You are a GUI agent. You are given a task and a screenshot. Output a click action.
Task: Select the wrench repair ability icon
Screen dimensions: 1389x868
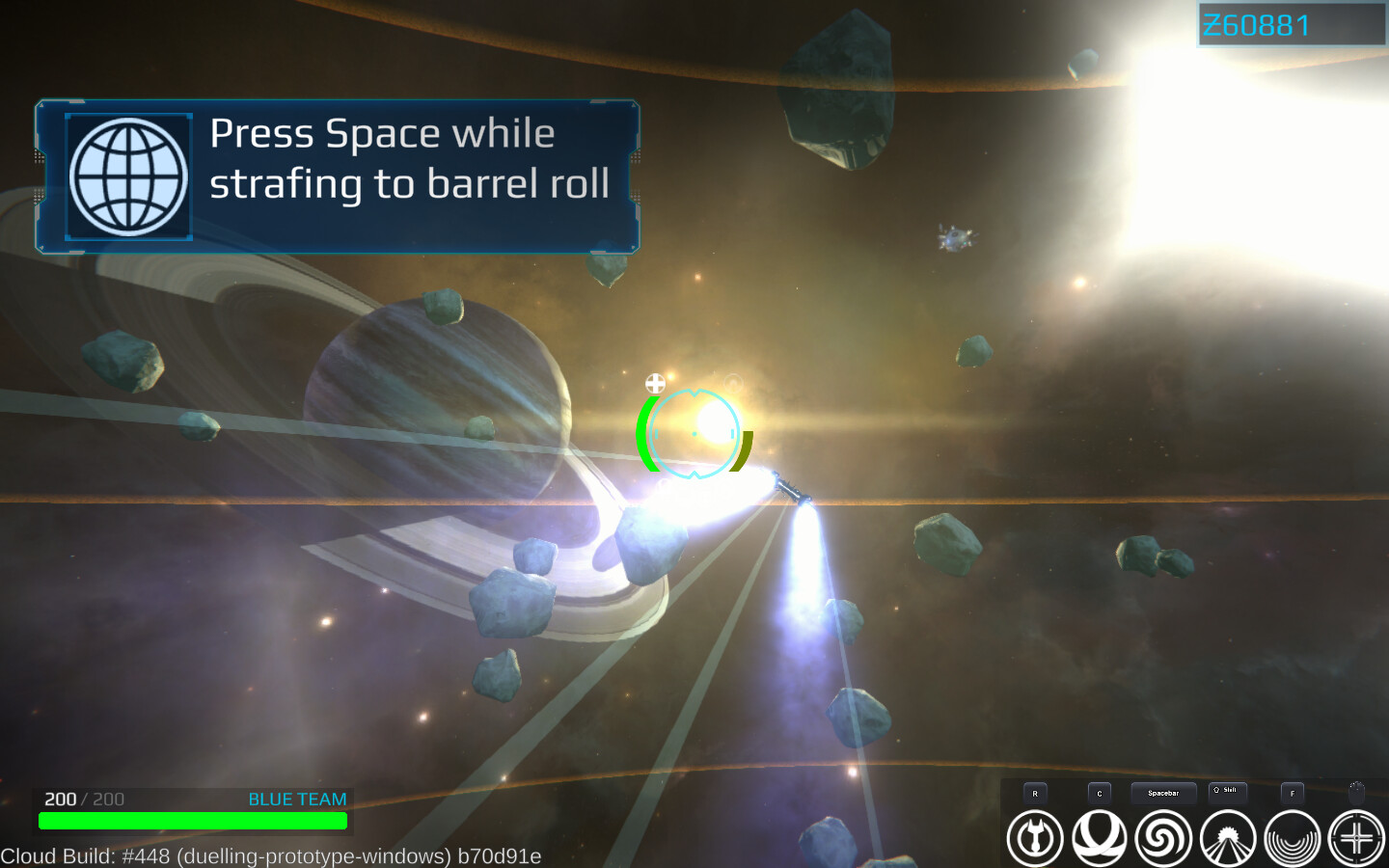click(1034, 838)
